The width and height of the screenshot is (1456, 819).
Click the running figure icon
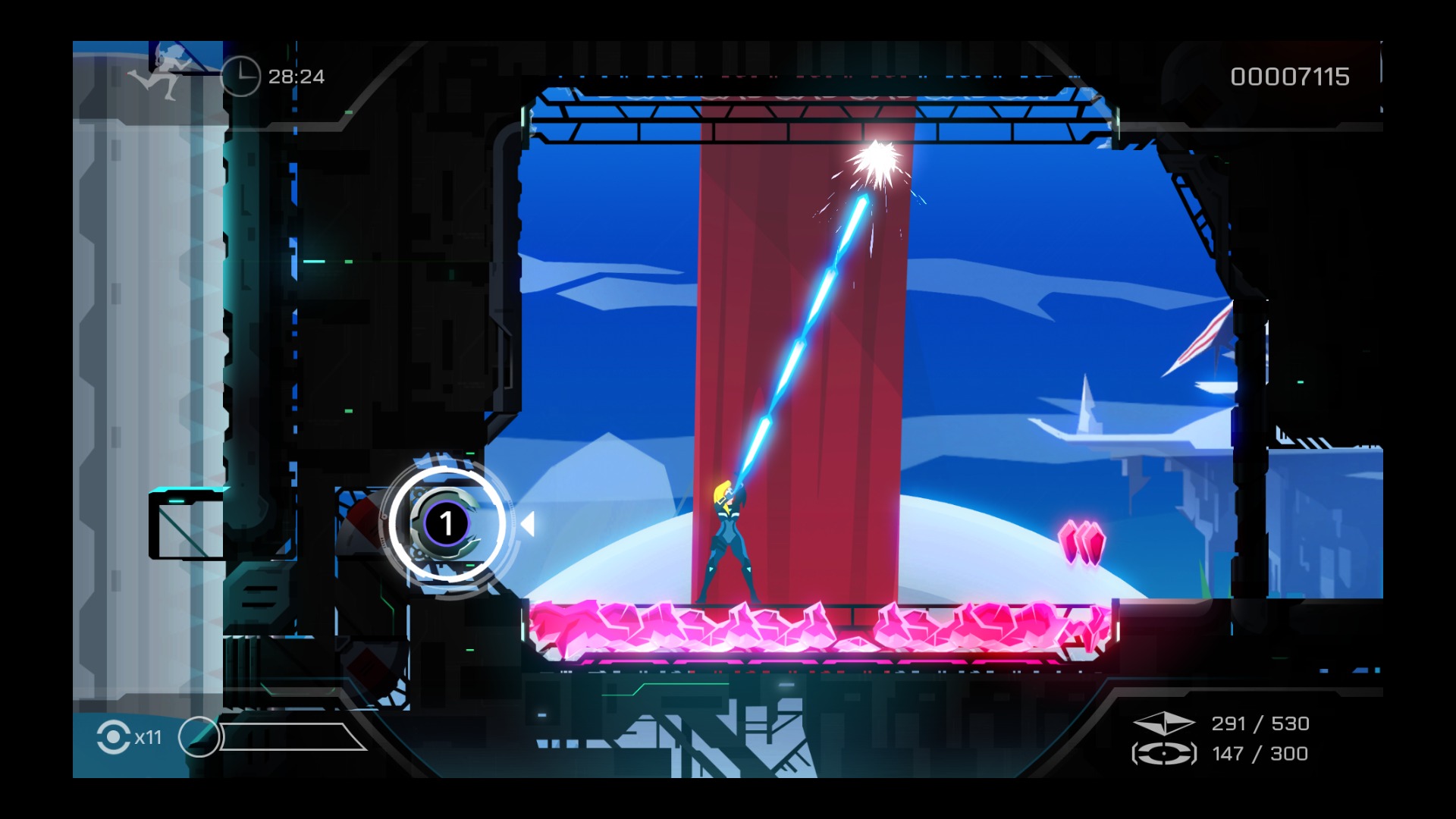161,72
